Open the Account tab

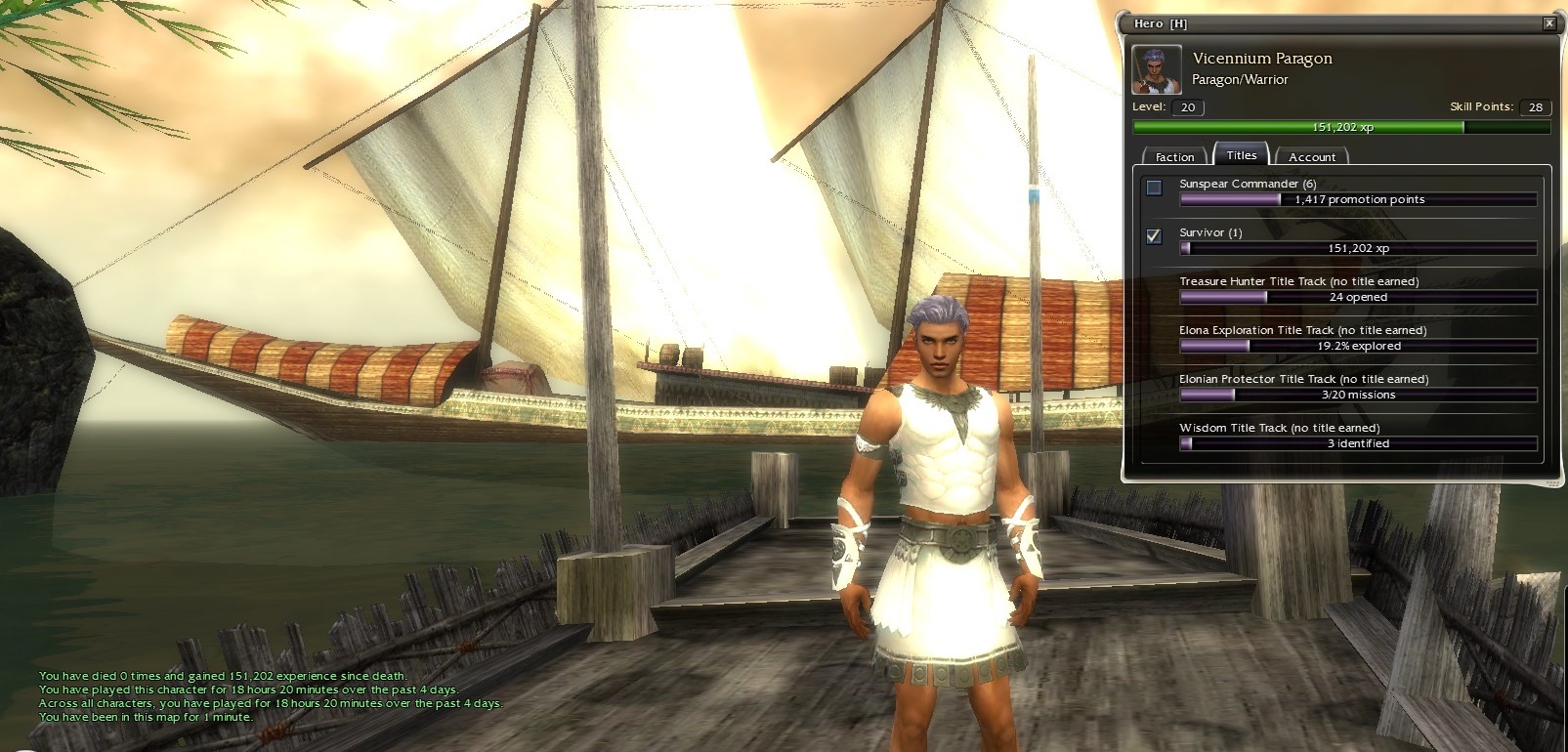point(1311,156)
